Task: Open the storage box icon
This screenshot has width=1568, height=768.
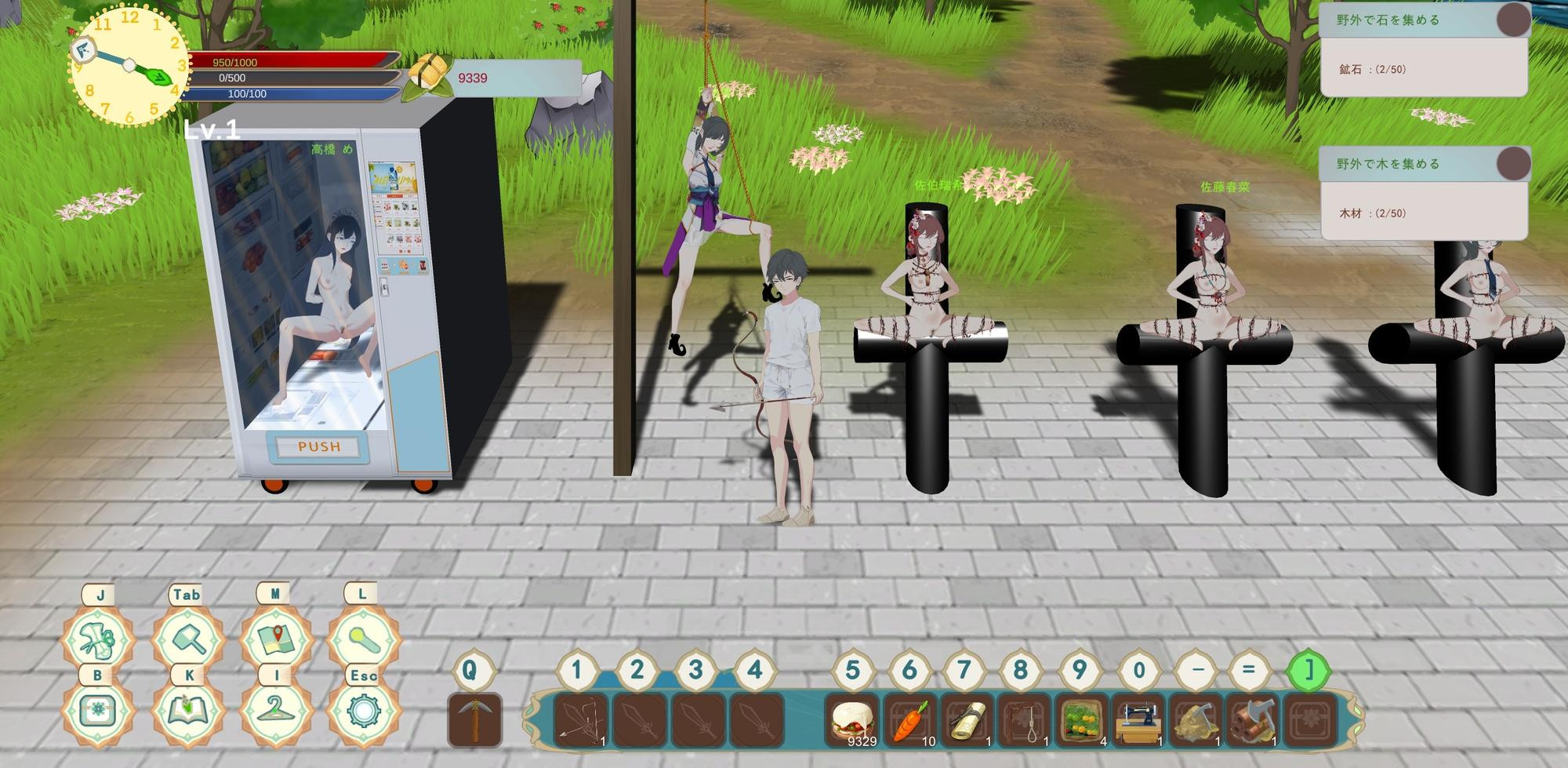Action: coord(98,712)
